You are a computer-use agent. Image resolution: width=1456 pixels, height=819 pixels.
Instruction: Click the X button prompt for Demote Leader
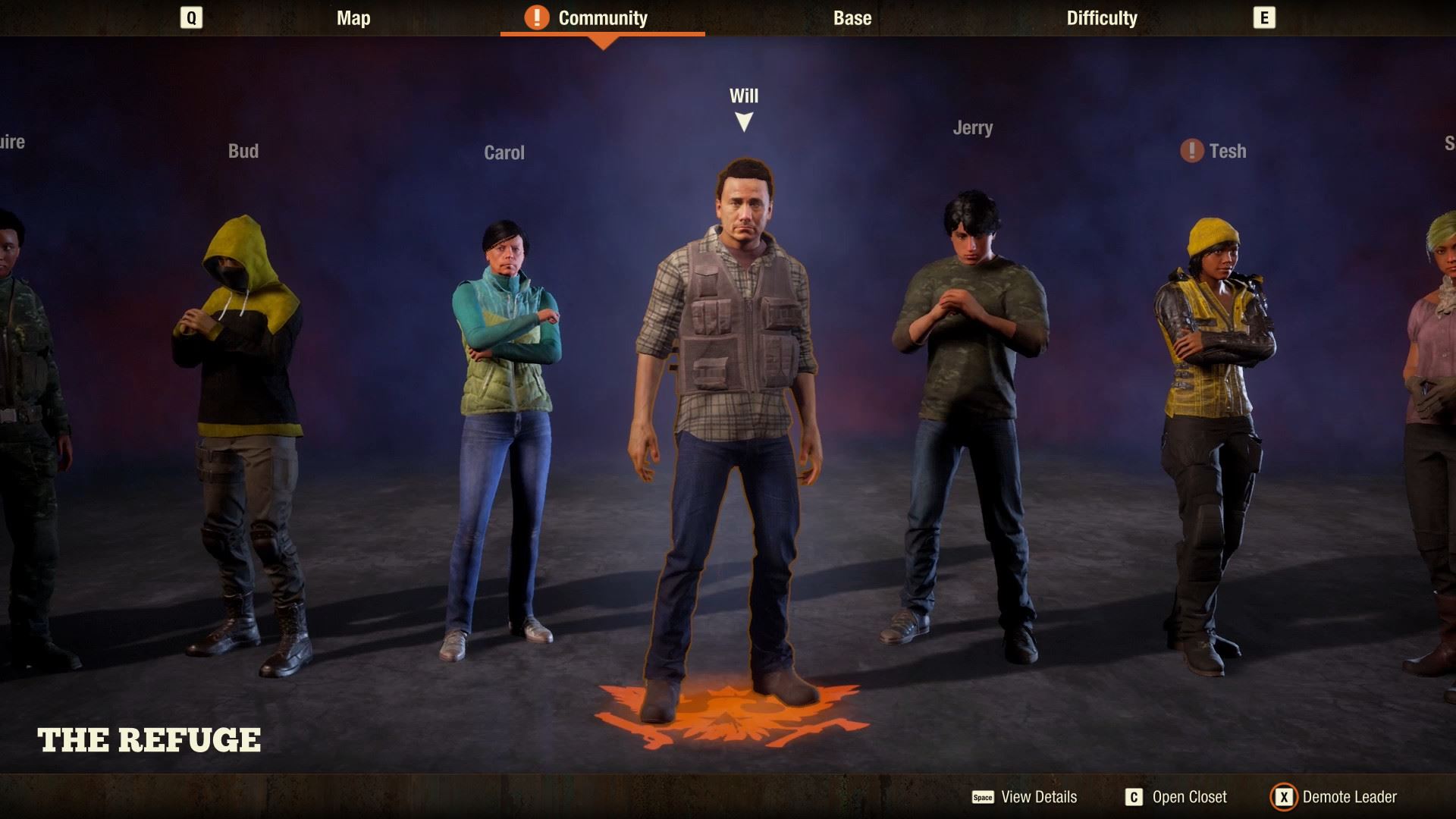click(1284, 797)
